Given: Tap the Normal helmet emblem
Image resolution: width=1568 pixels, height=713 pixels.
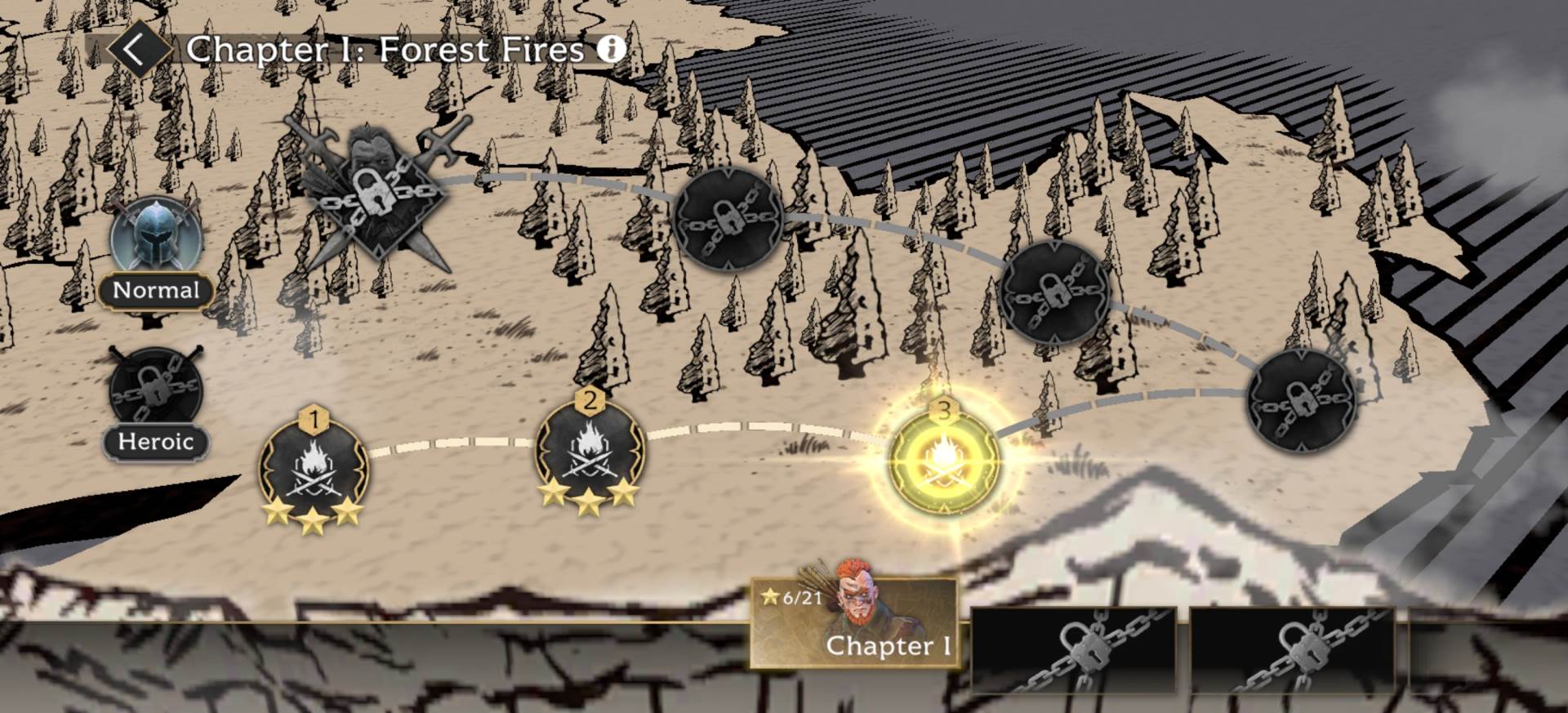Looking at the screenshot, I should click(157, 237).
